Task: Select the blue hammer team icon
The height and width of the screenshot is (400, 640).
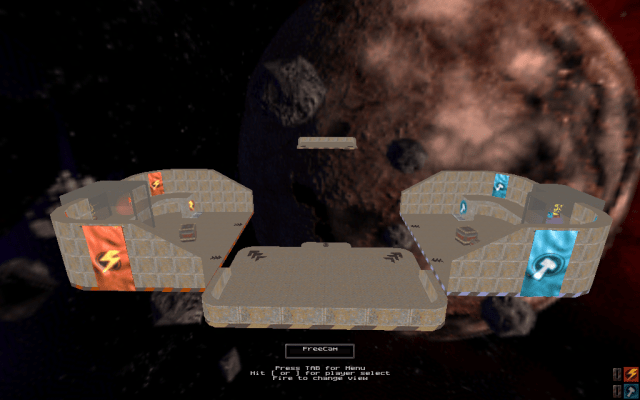Action: [631, 391]
